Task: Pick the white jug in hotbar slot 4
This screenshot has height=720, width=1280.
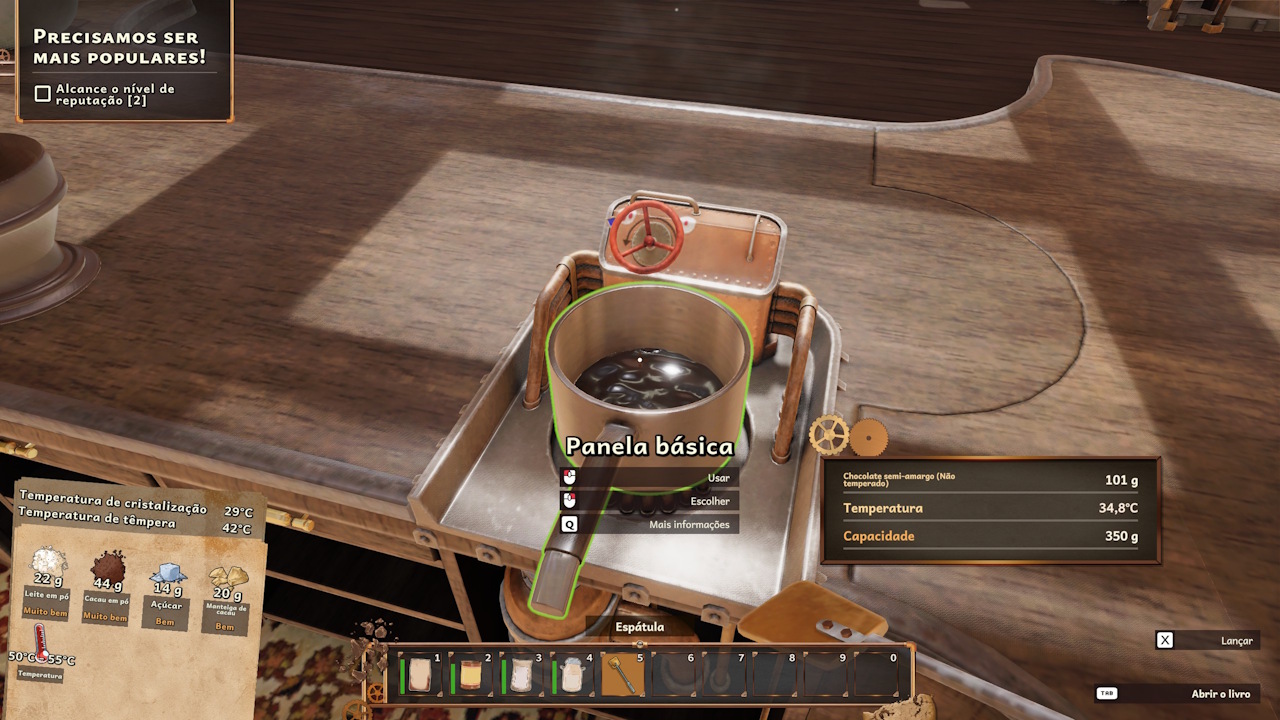Action: 572,675
